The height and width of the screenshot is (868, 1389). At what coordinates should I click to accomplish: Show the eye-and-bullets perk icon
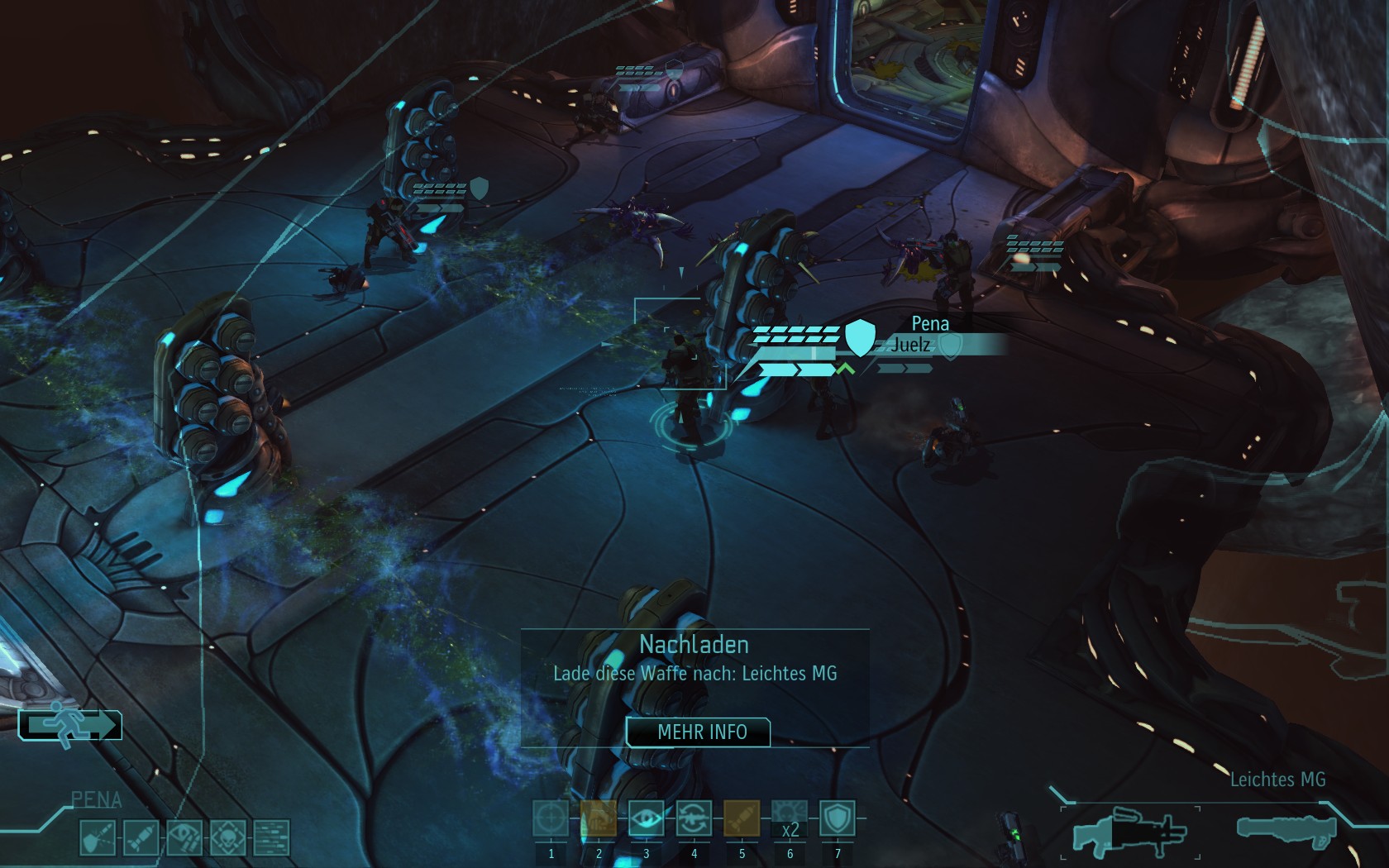point(184,837)
